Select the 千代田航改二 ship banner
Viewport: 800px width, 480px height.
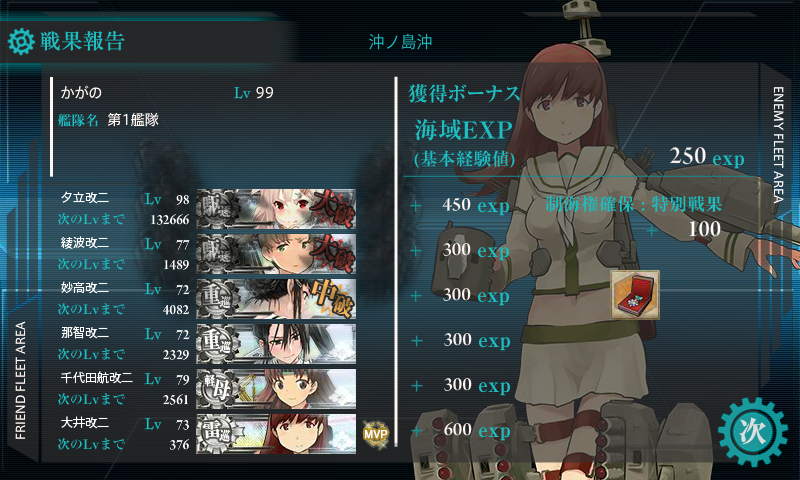click(277, 387)
